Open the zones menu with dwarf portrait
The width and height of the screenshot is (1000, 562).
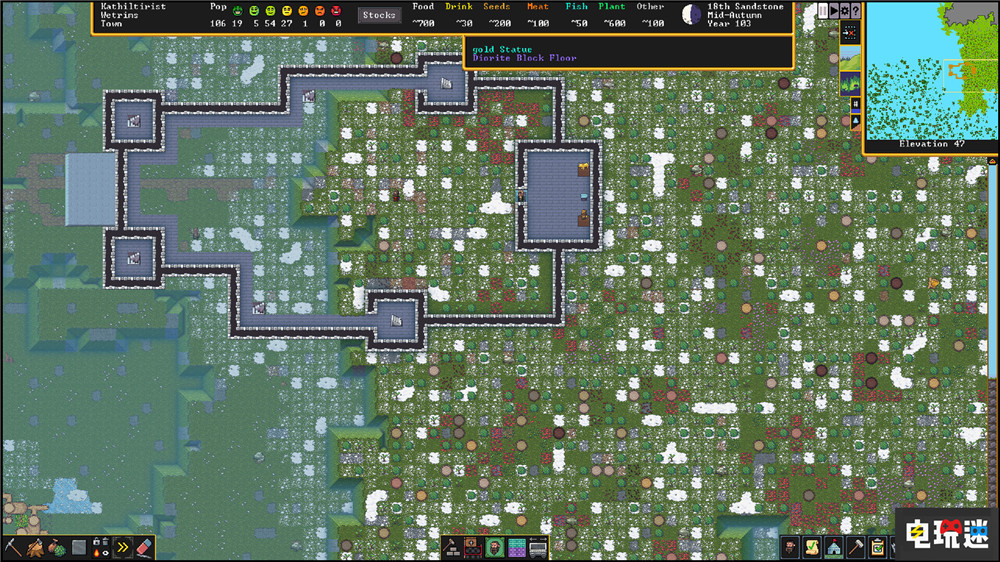tap(495, 547)
